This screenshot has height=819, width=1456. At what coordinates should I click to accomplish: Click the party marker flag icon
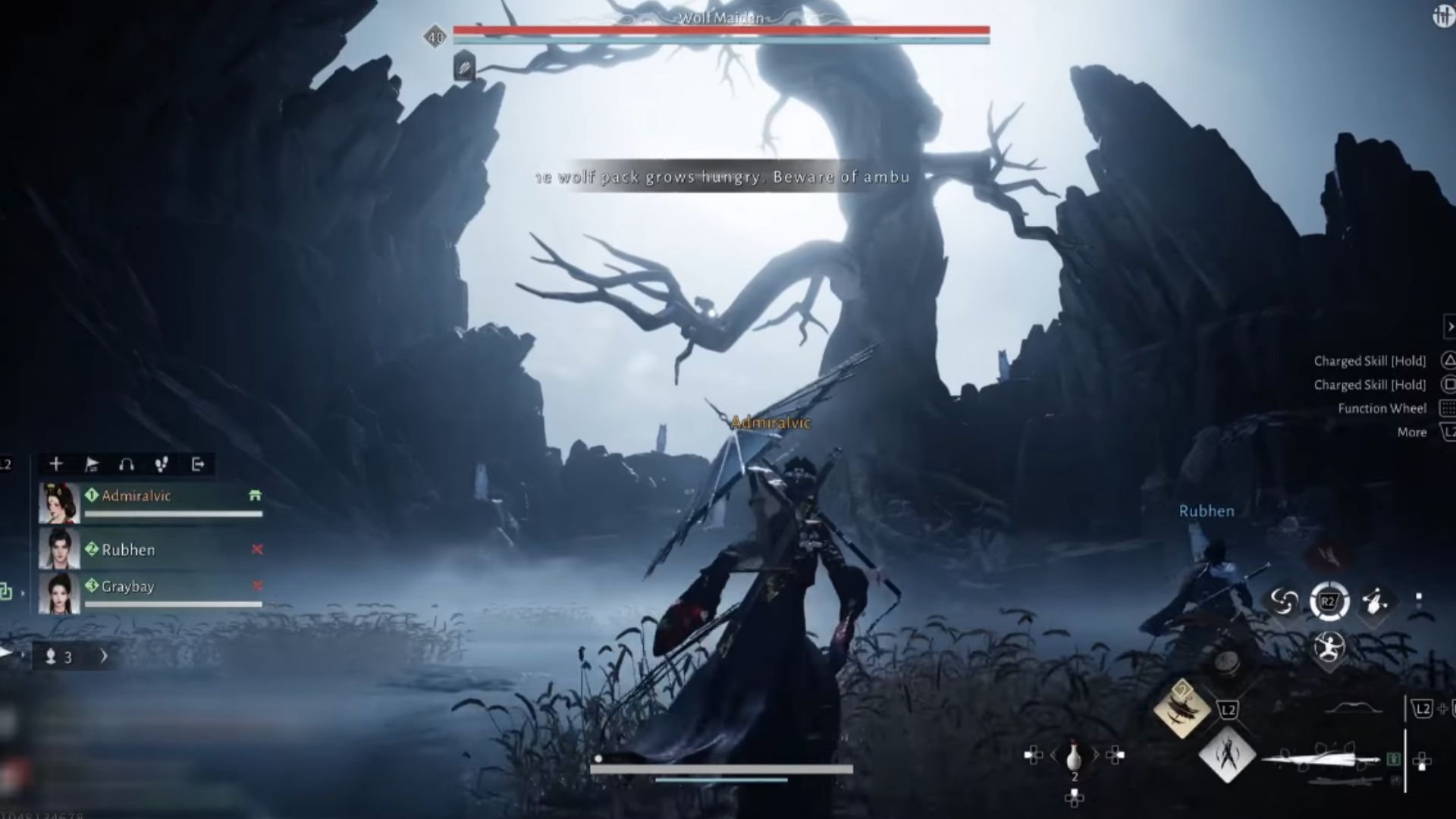click(x=92, y=464)
